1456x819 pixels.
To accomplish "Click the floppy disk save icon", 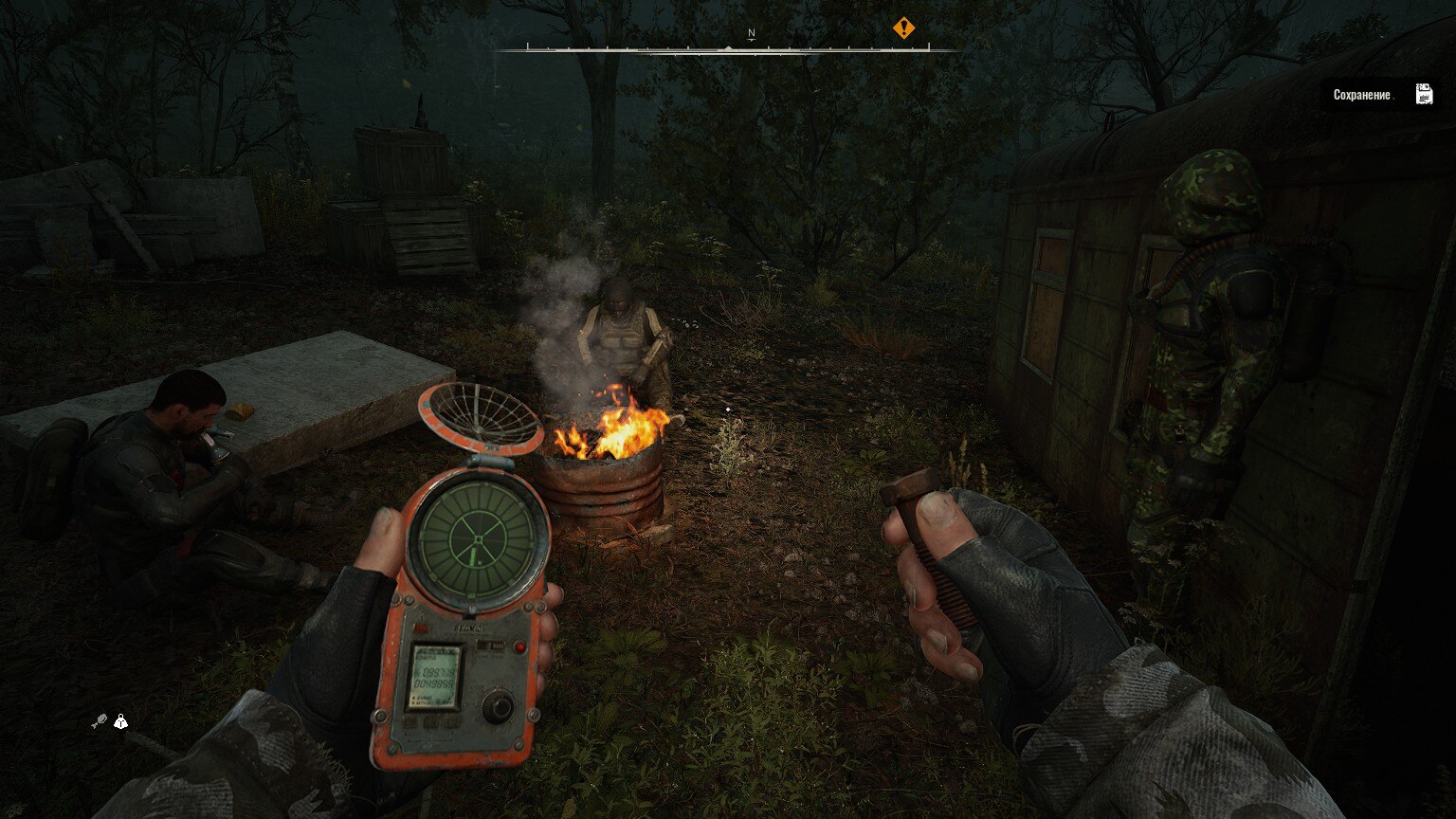I will tap(1424, 94).
